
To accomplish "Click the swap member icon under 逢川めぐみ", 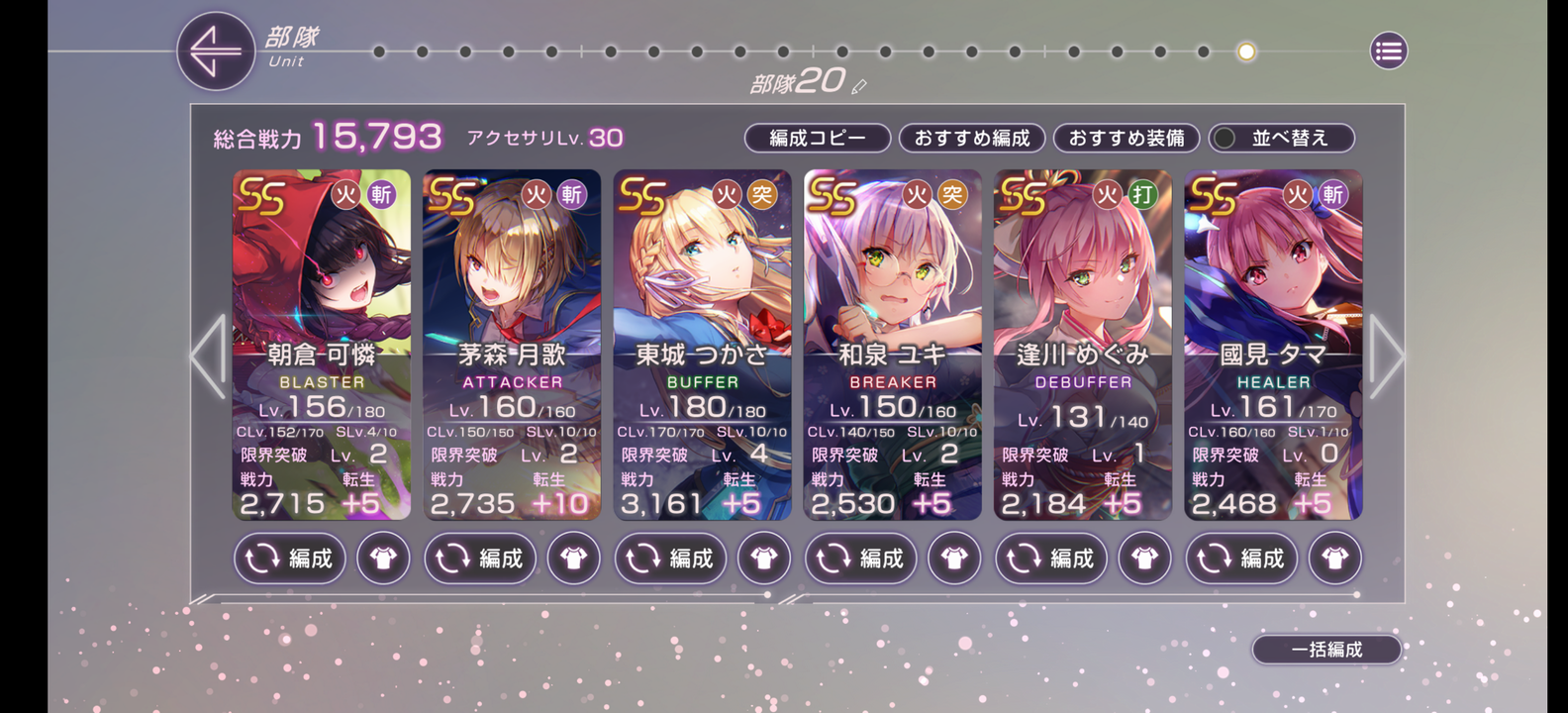I will [1050, 559].
